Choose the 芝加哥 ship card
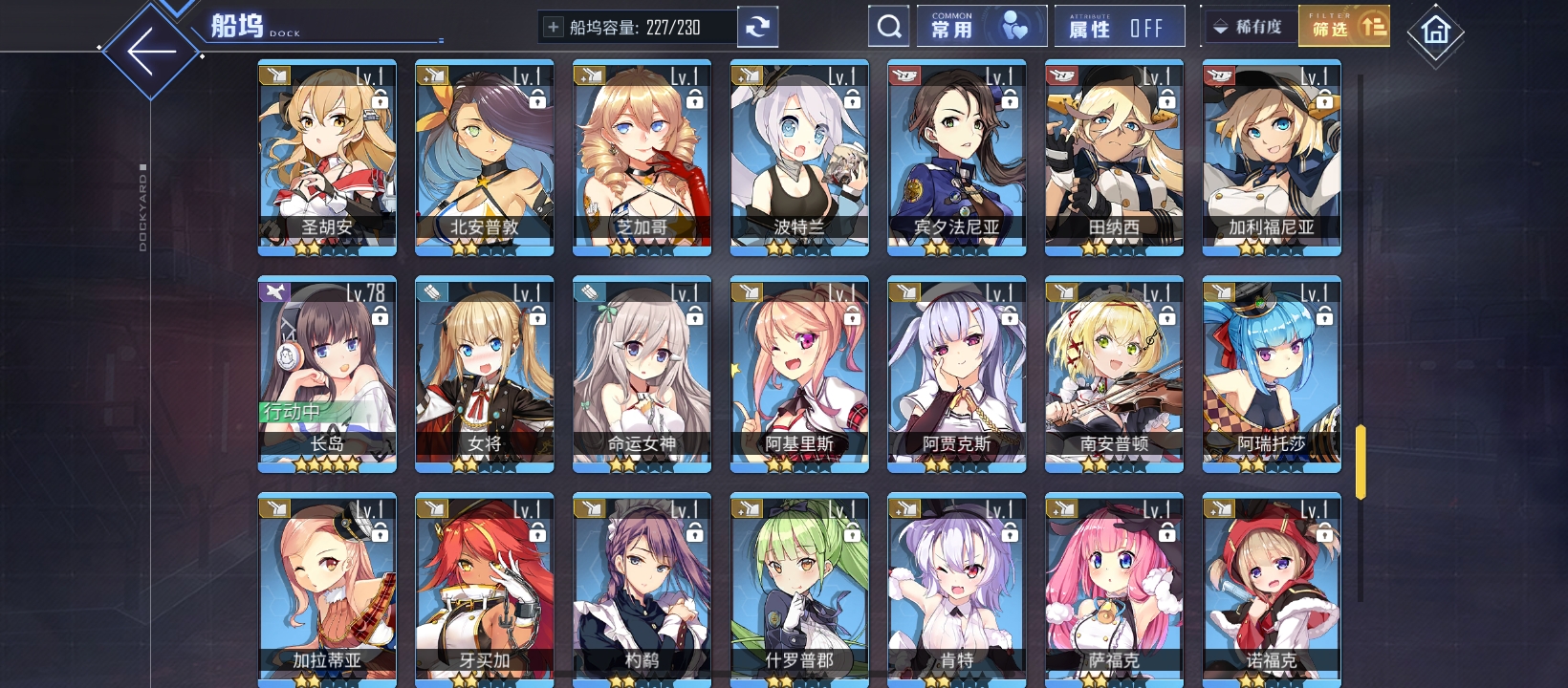This screenshot has height=688, width=1568. pos(642,158)
